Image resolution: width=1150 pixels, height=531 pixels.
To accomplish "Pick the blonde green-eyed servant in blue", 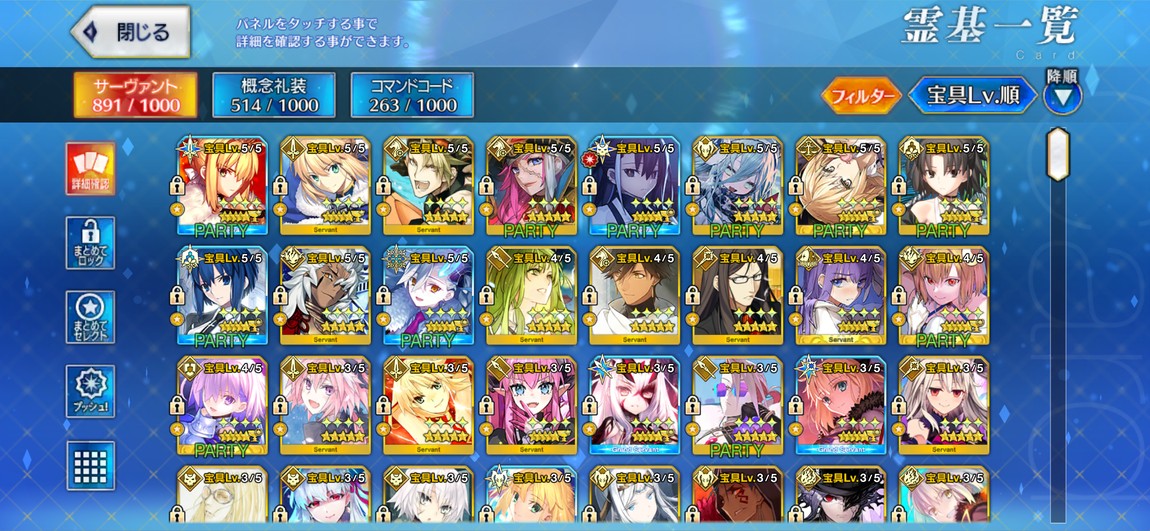I will point(325,186).
